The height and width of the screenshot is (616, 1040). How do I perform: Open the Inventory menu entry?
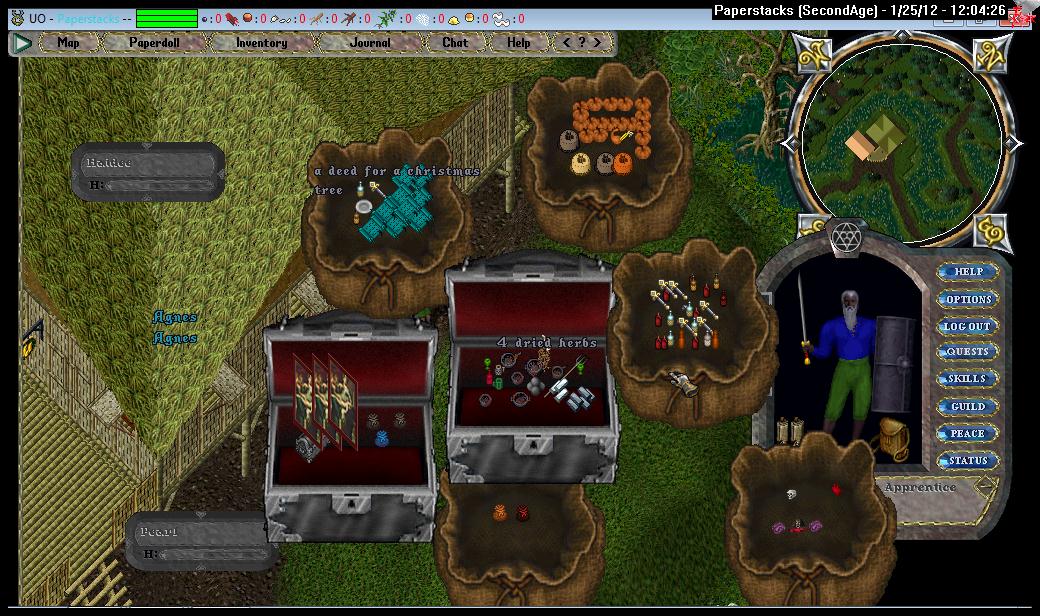click(x=261, y=43)
